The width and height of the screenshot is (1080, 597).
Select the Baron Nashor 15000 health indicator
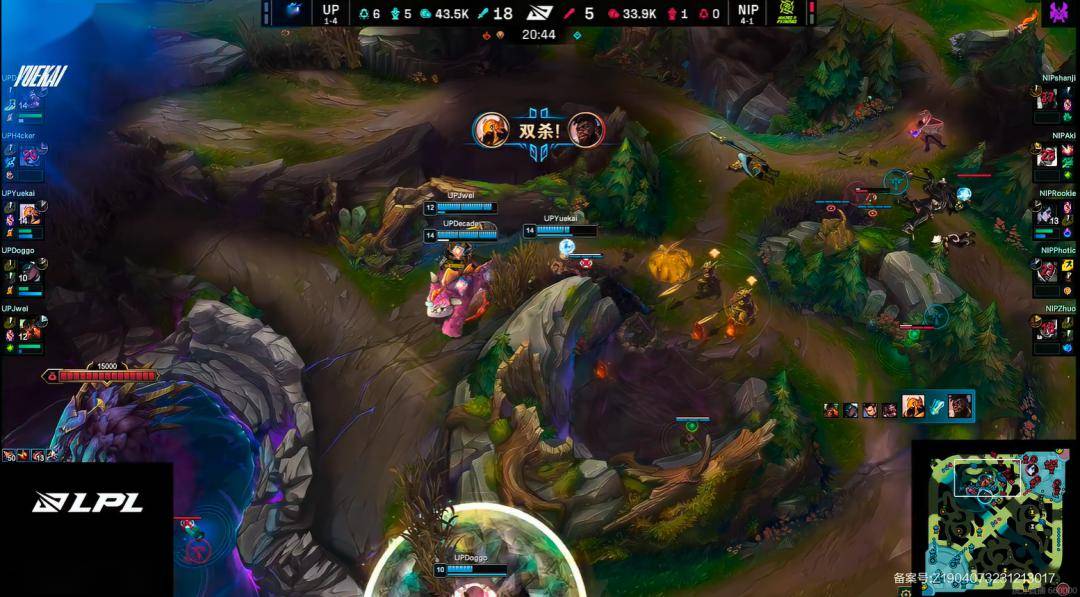coord(100,375)
